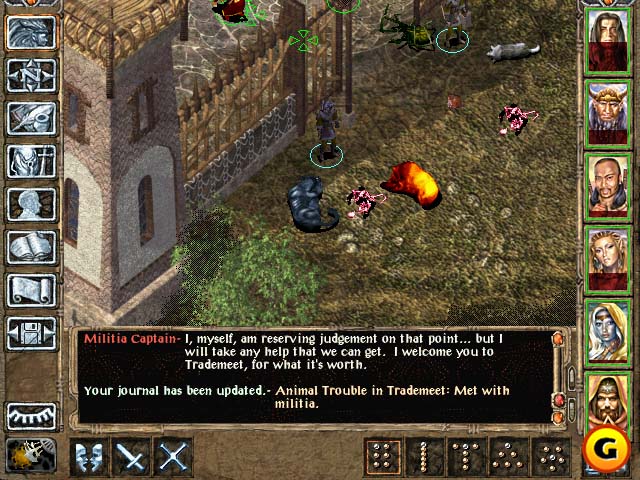Image resolution: width=640 pixels, height=480 pixels.
Task: Open the inventory armored figure icon
Action: point(31,161)
